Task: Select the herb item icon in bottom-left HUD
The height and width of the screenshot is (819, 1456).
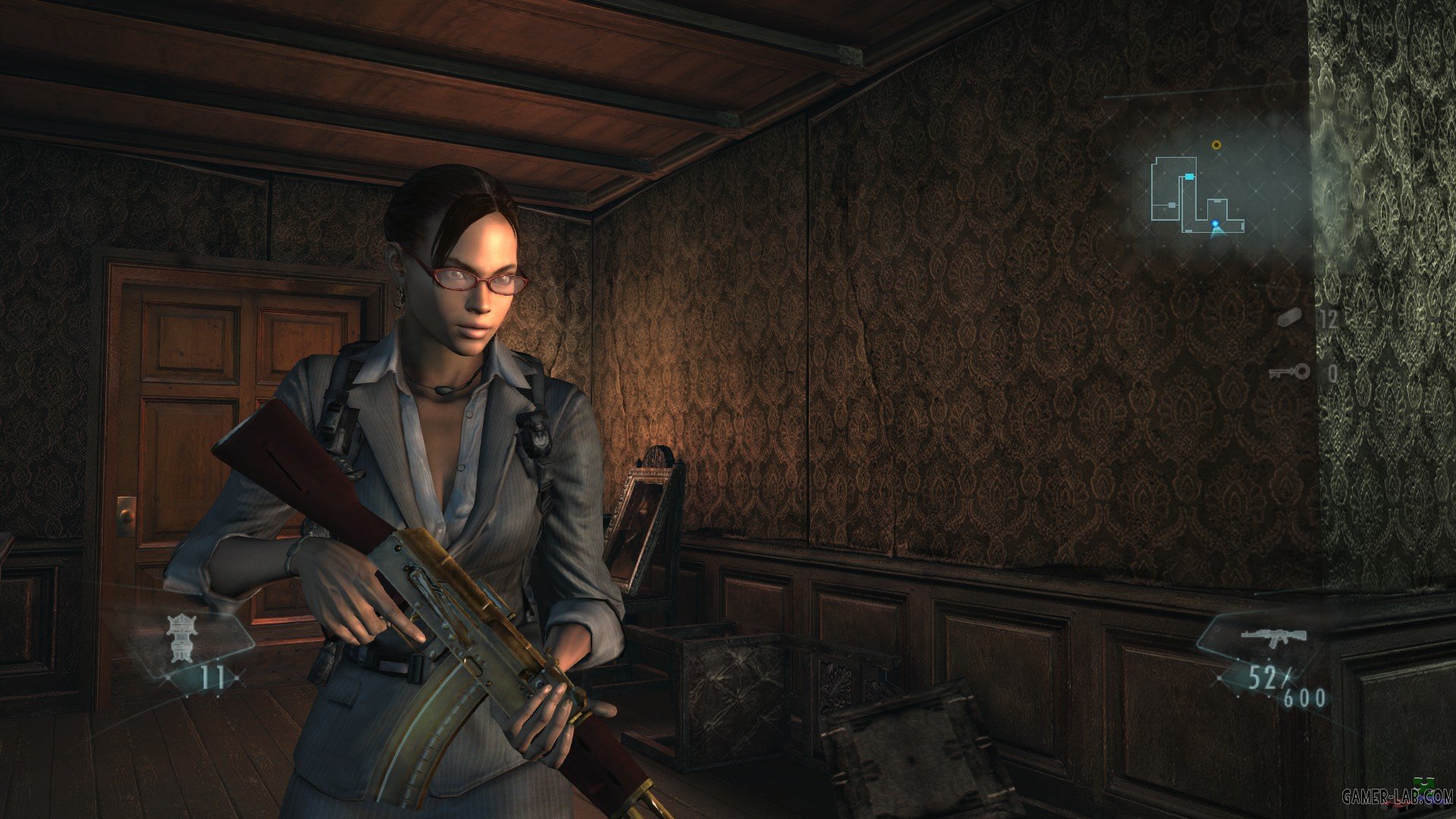Action: (180, 639)
